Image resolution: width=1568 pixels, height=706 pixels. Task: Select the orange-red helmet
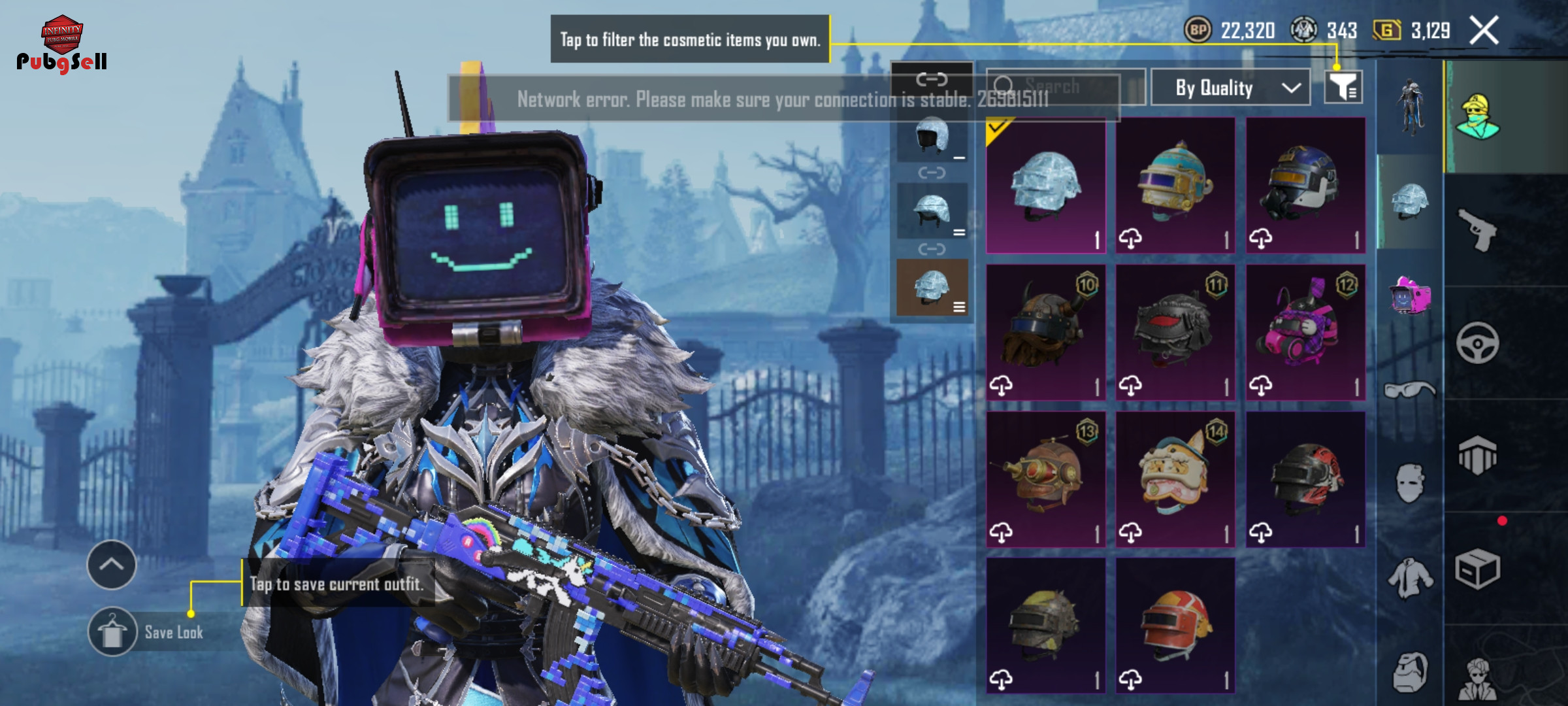pos(1175,626)
